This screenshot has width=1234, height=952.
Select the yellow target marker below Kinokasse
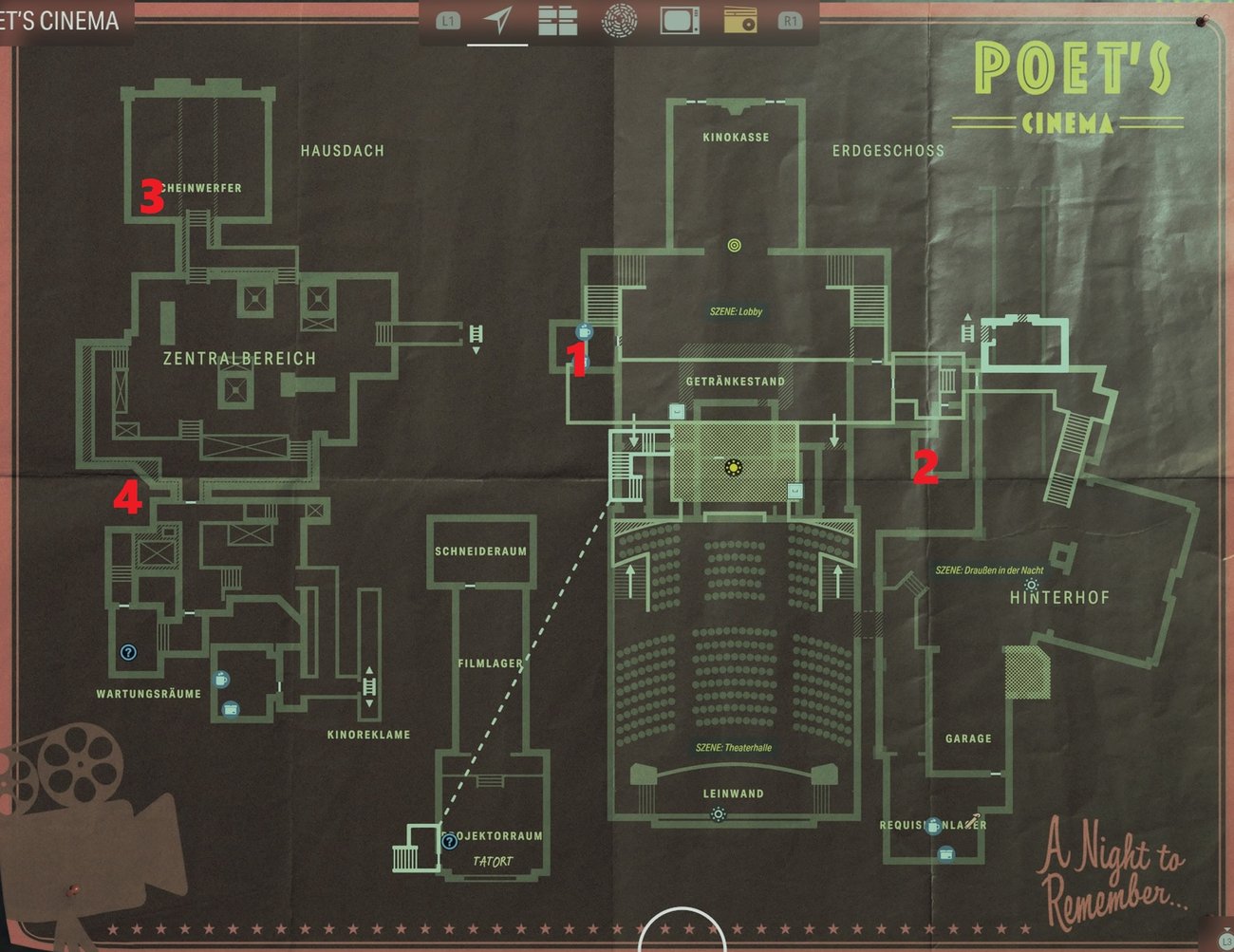734,246
